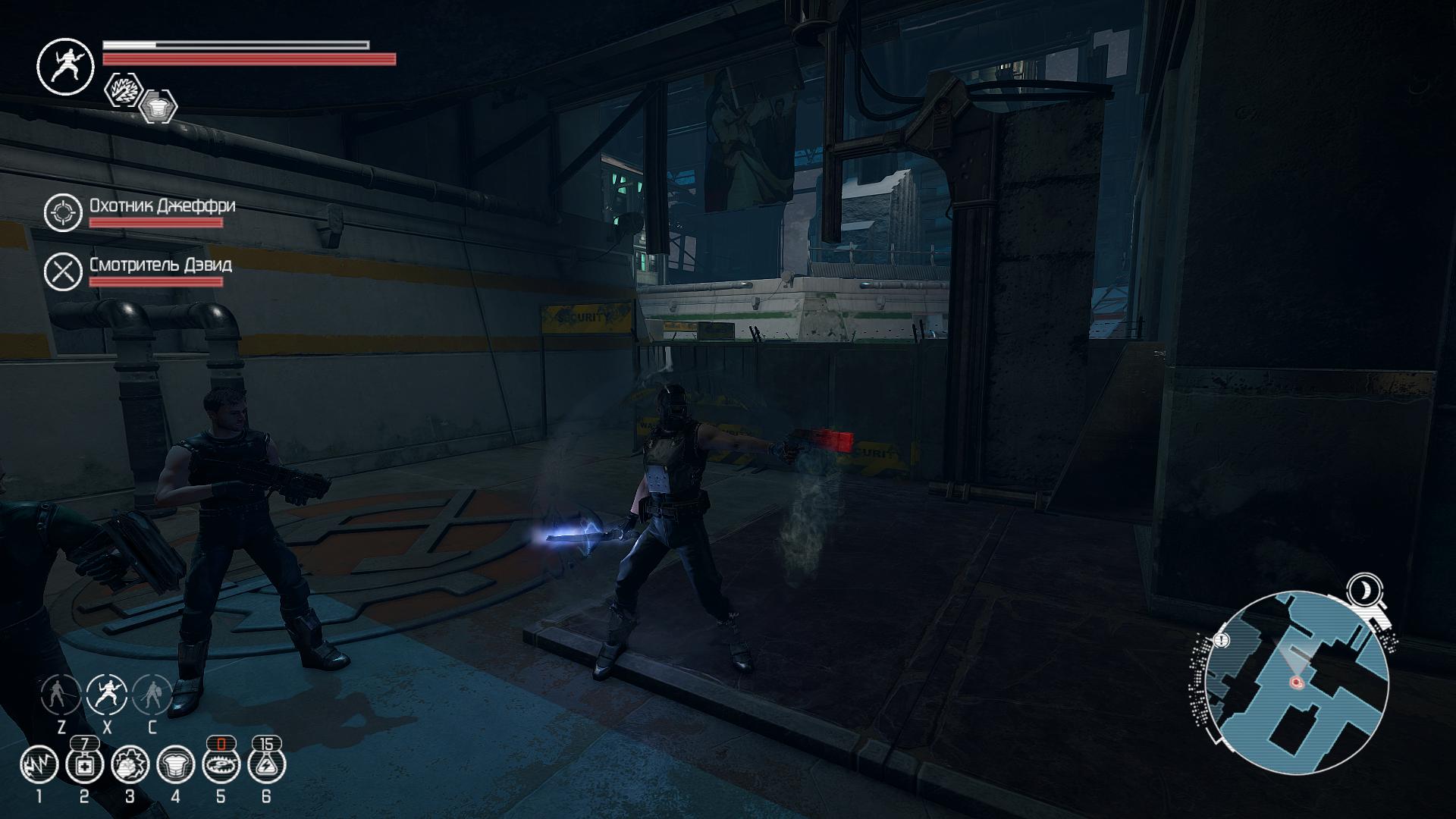Screen dimensions: 1456x819
Task: Activate the lightning shock ability in slot 1
Action: tap(39, 764)
